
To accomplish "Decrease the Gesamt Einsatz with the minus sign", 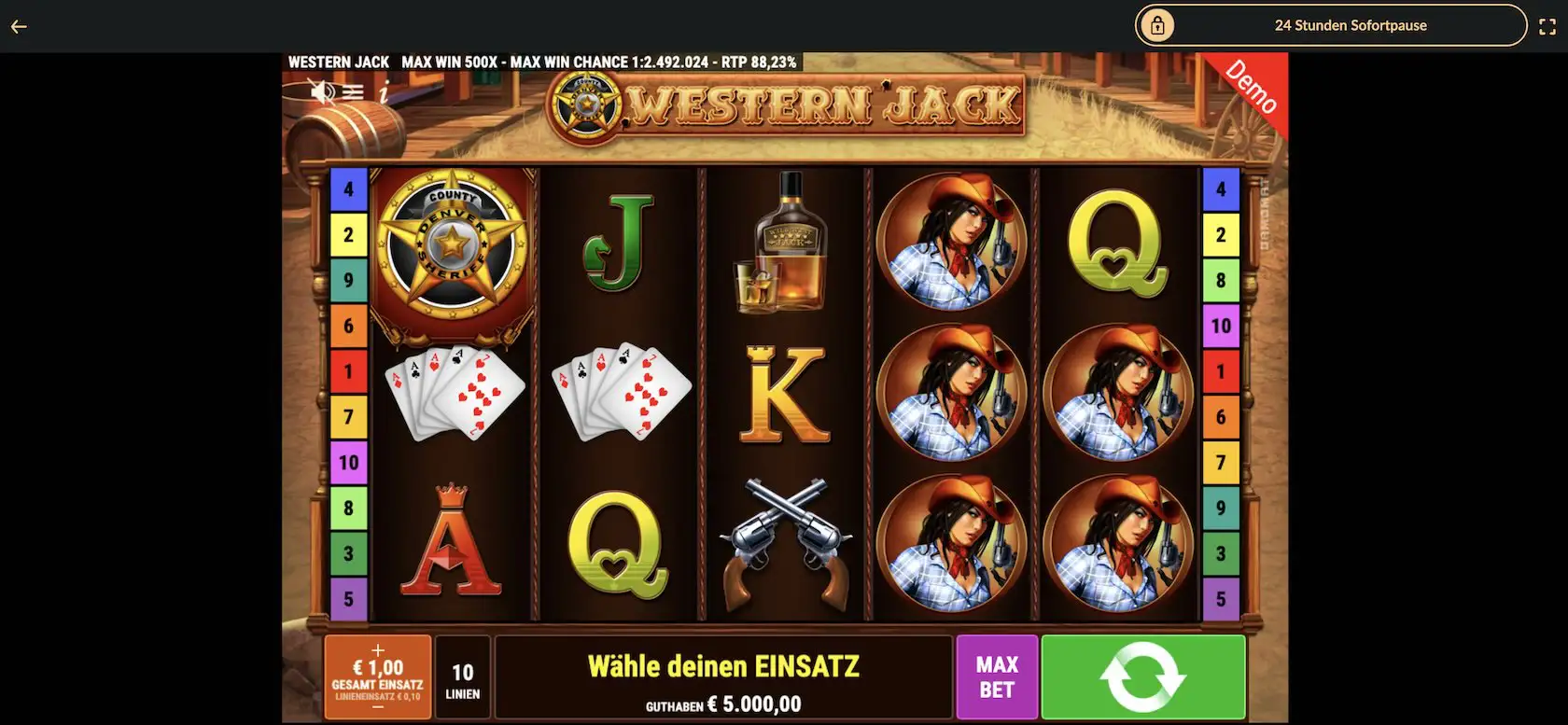I will [x=378, y=707].
